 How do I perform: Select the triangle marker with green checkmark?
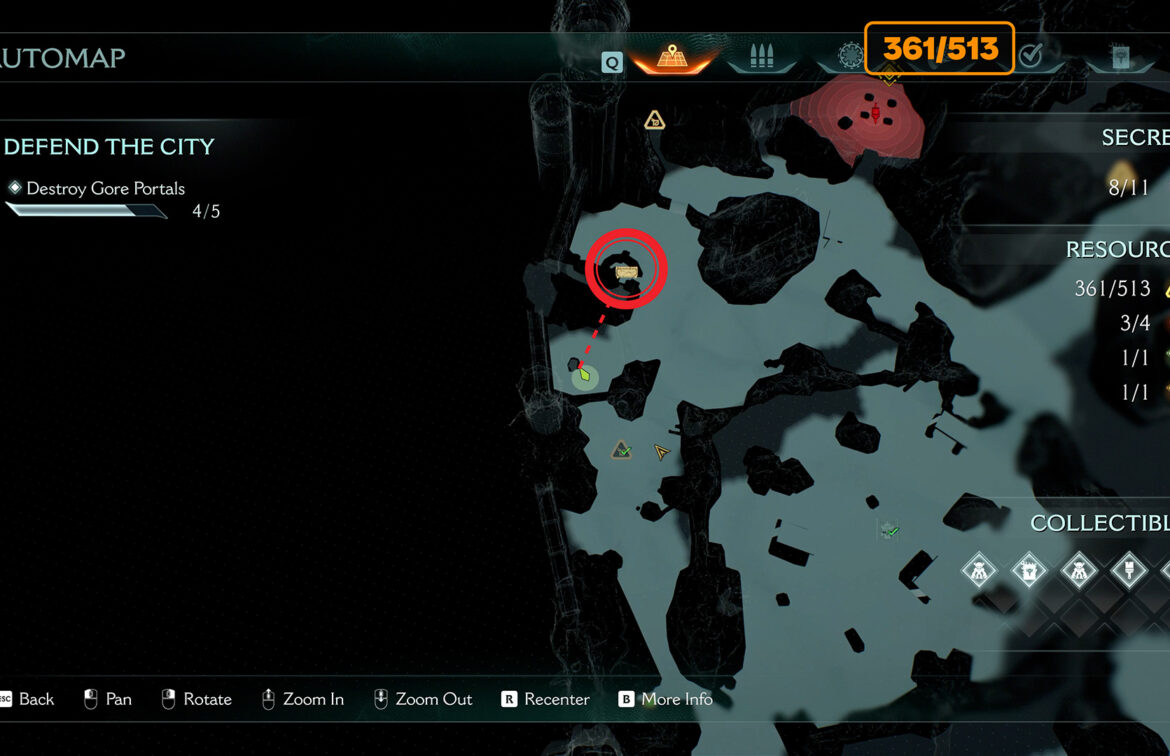pos(622,451)
